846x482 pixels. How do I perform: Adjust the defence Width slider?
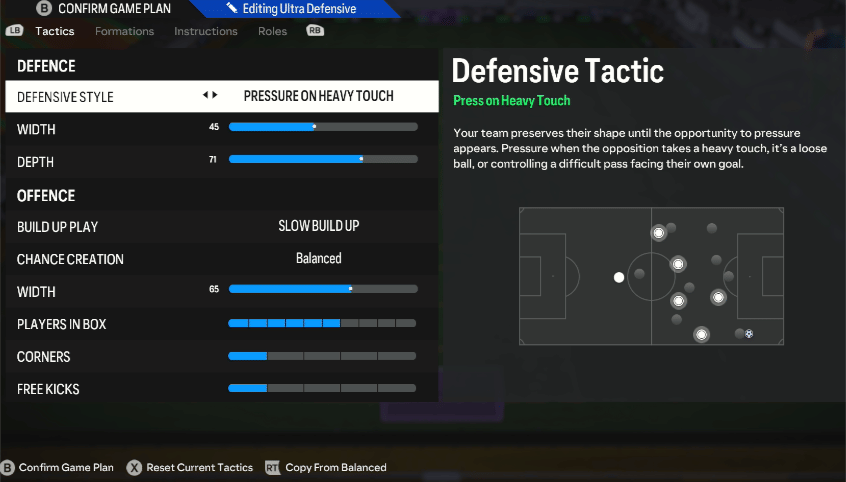(x=322, y=127)
